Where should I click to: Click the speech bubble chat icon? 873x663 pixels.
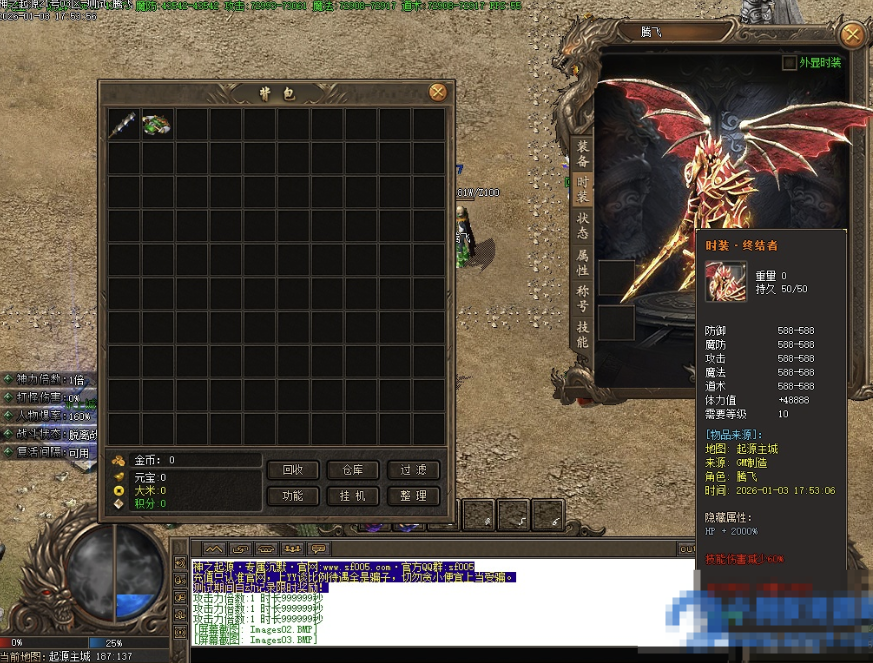(x=318, y=548)
